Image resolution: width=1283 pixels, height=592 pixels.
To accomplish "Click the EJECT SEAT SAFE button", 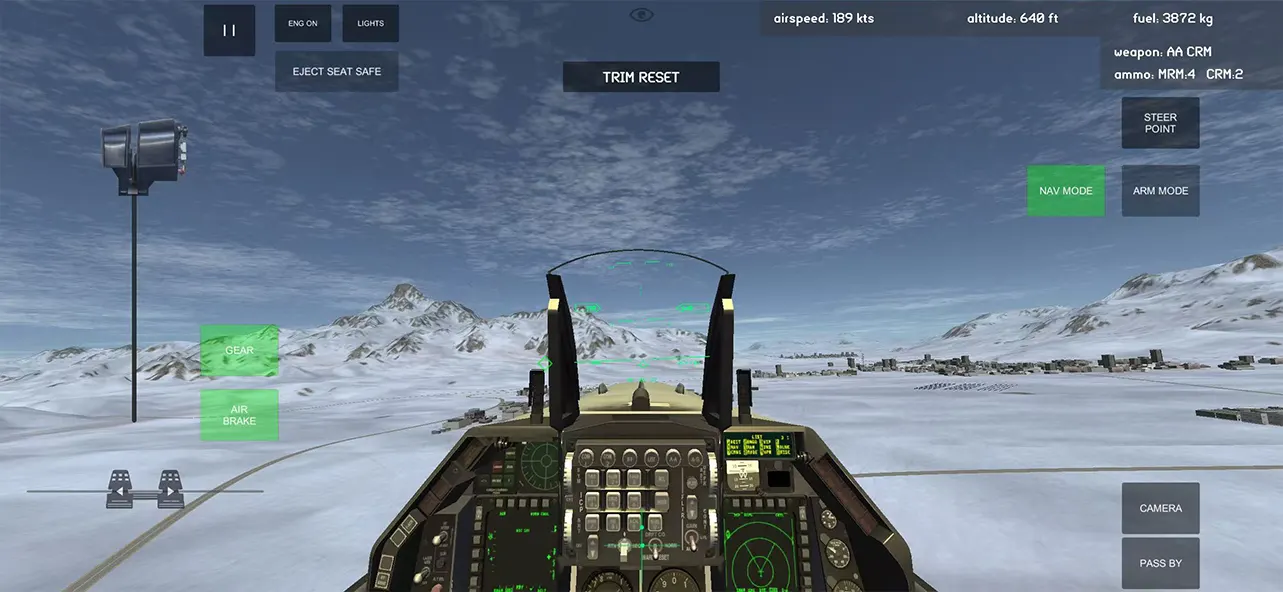I will pyautogui.click(x=337, y=72).
